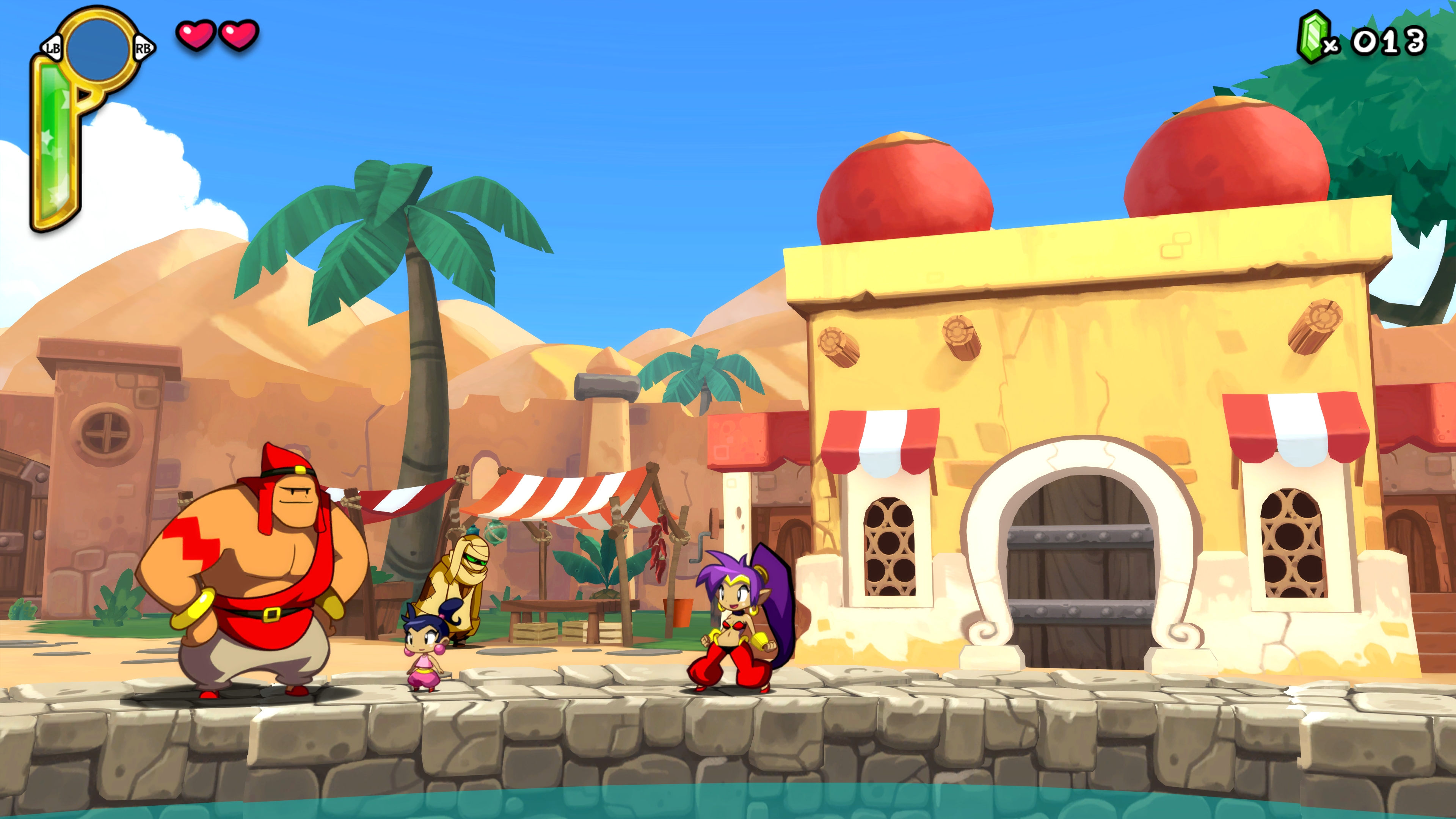
Task: Click the circular item slot in the HUD
Action: point(97,48)
